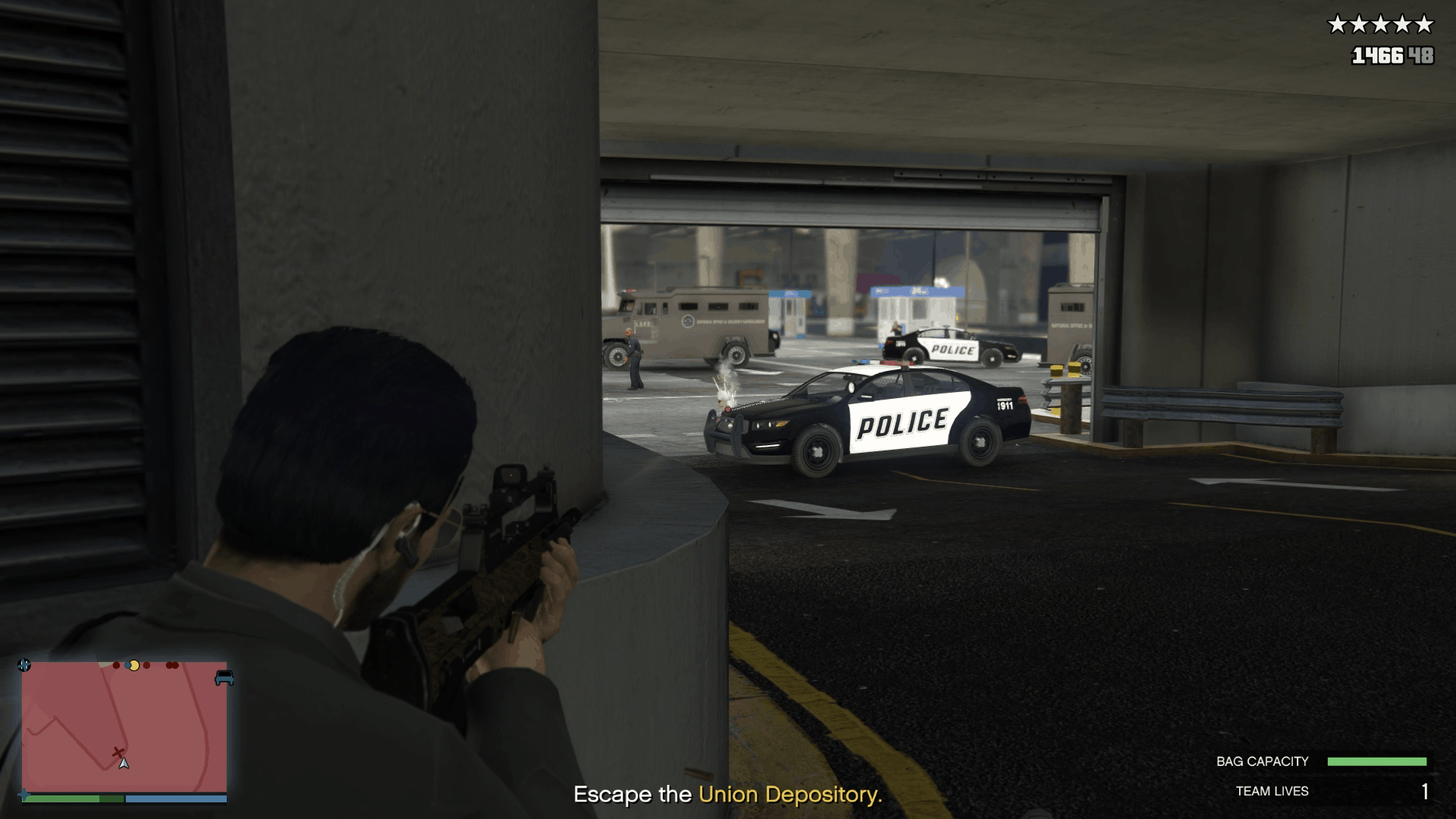The height and width of the screenshot is (819, 1456).
Task: Click the blue star icon at minimap corner
Action: (24, 665)
